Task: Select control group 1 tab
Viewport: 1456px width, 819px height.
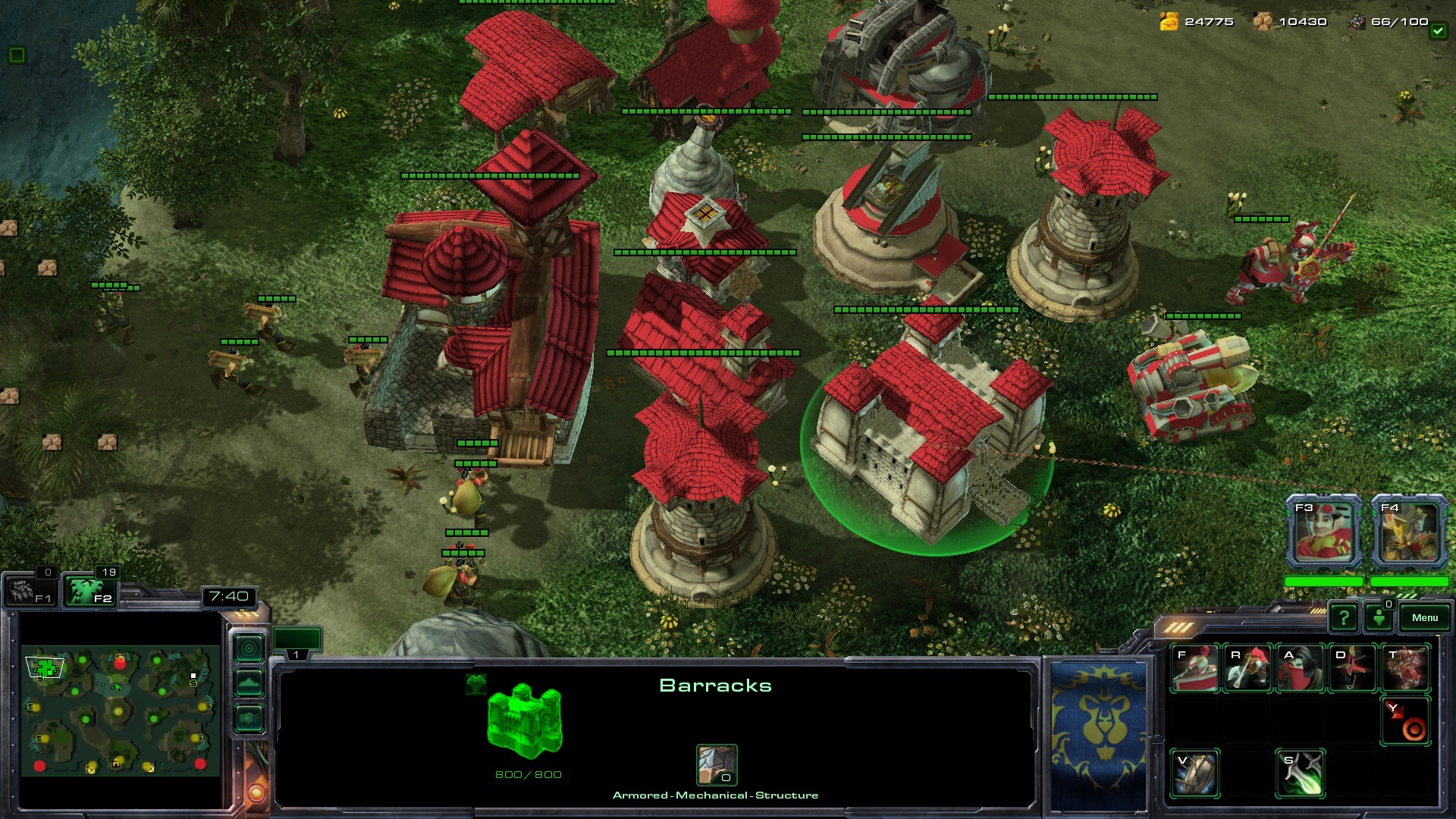Action: (297, 642)
